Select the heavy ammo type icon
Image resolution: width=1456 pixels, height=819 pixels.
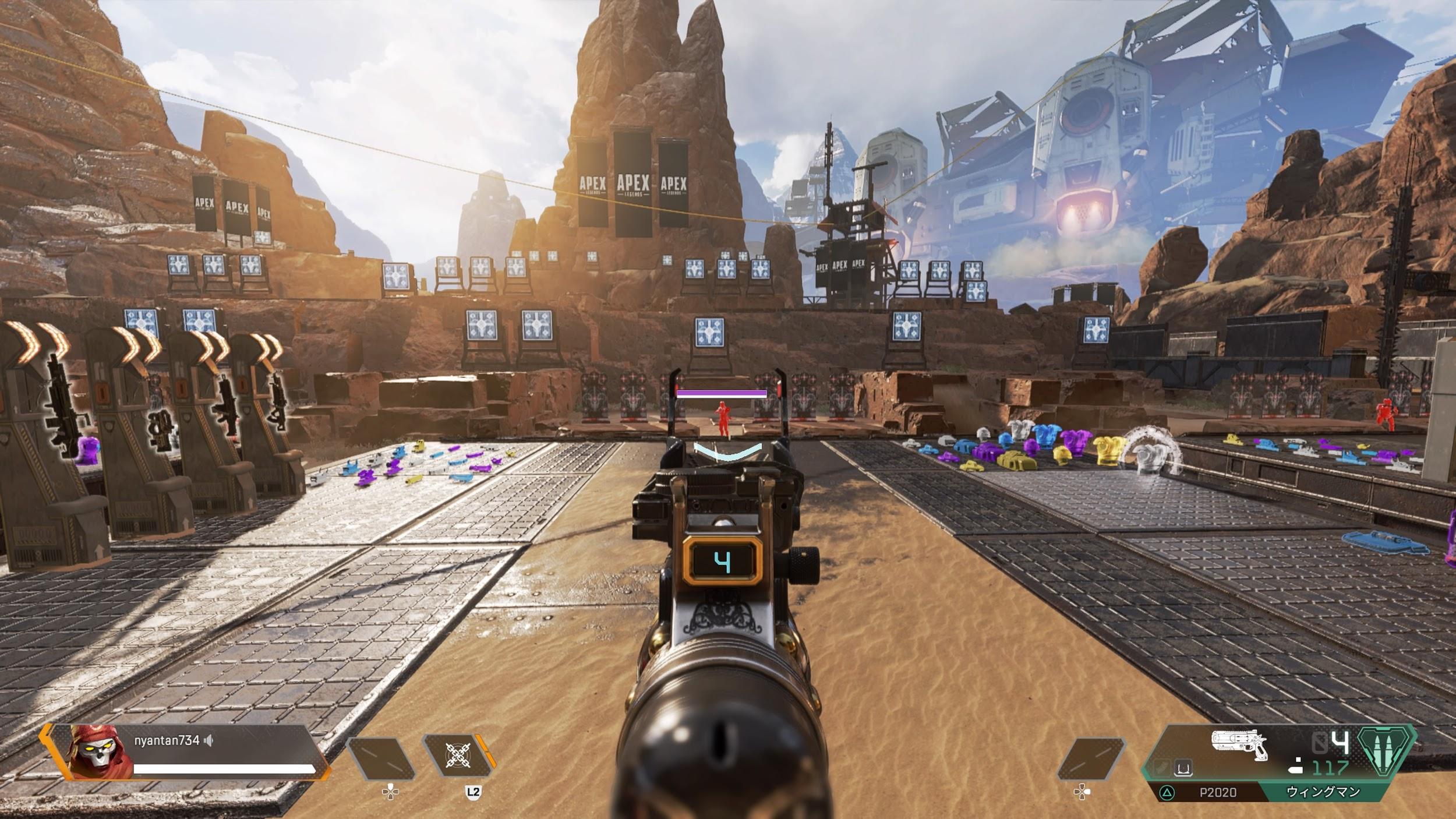pos(1386,753)
